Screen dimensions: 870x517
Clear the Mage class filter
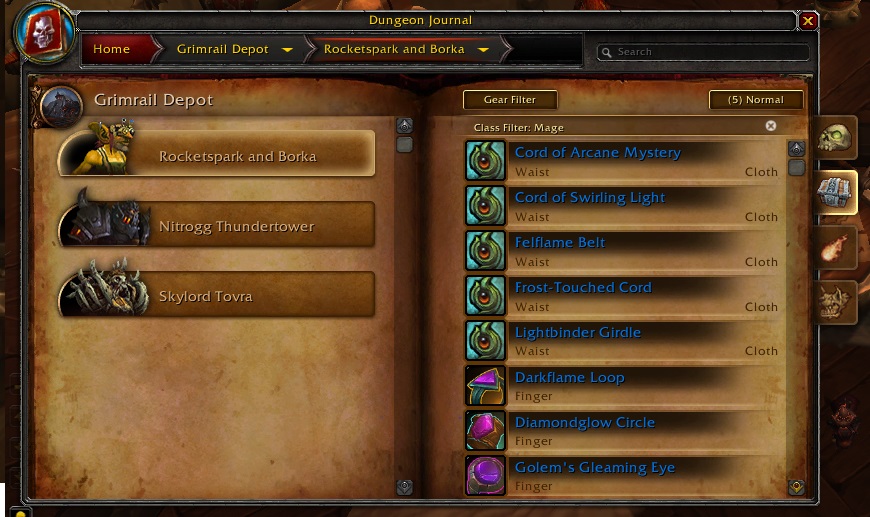(x=771, y=126)
